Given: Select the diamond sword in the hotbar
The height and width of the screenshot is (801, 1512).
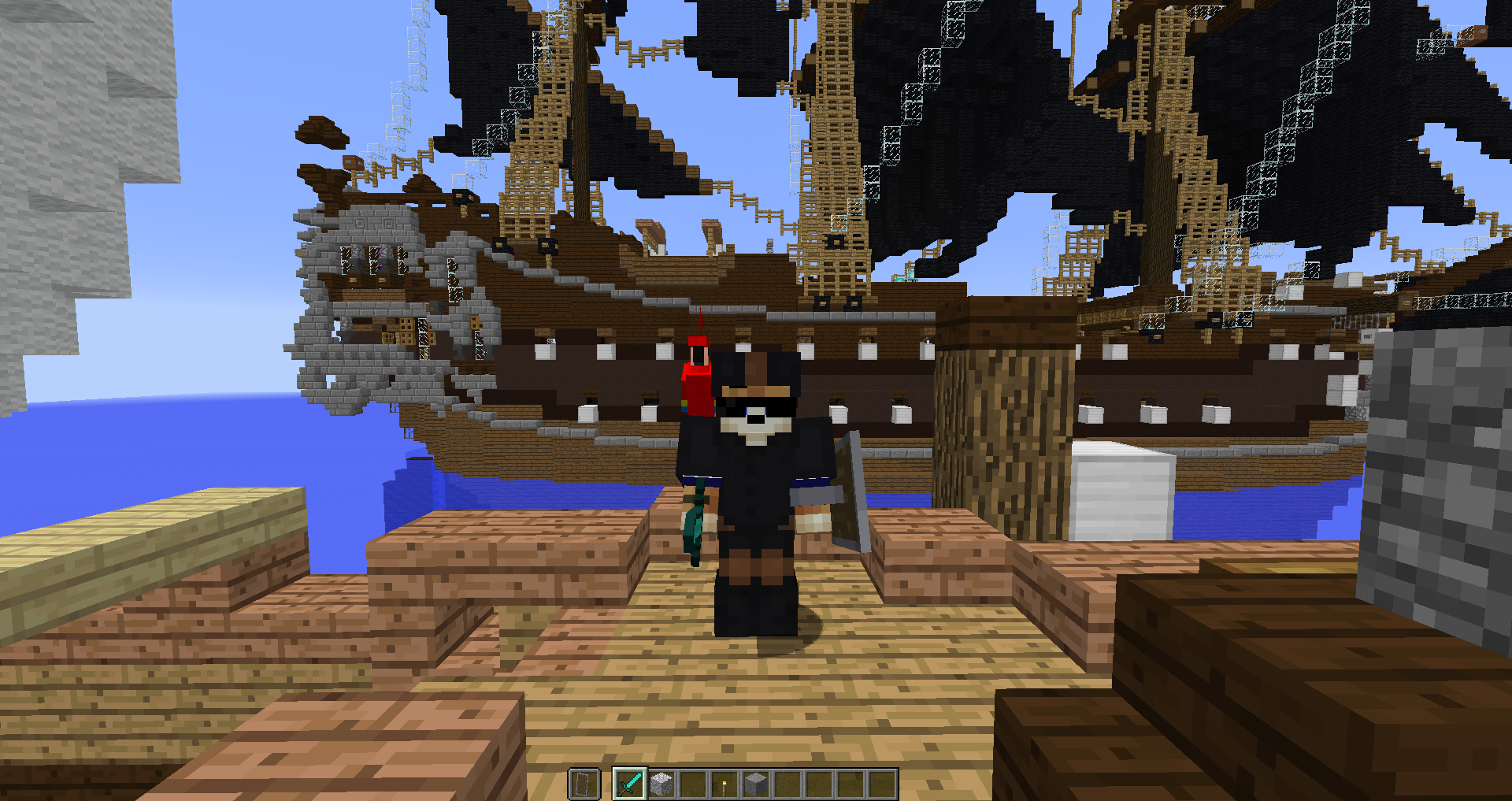Looking at the screenshot, I should click(x=630, y=784).
